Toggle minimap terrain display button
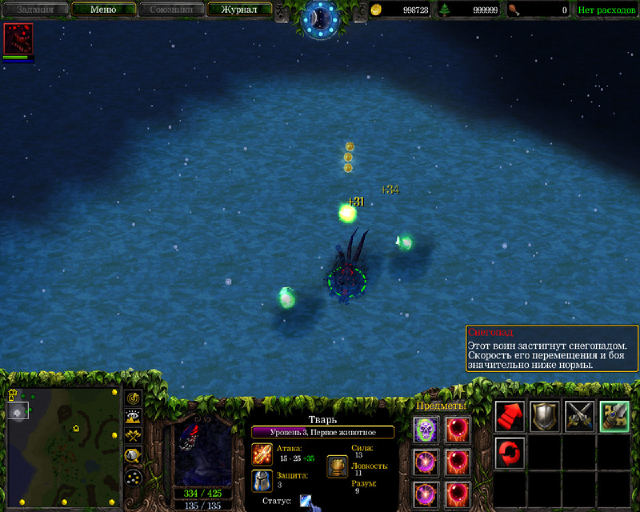The width and height of the screenshot is (640, 512). pos(133,417)
